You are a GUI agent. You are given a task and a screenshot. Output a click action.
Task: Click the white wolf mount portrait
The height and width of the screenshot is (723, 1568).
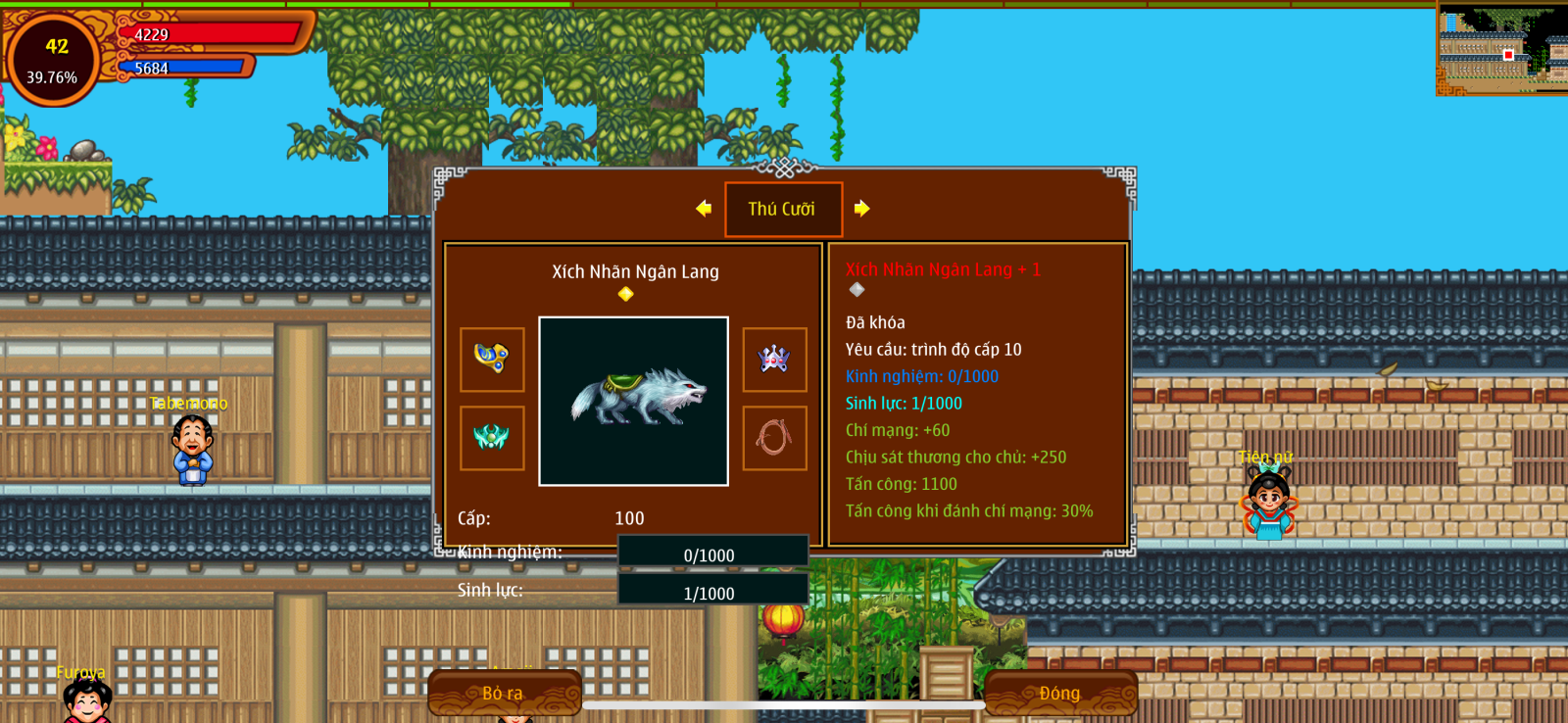tap(634, 401)
